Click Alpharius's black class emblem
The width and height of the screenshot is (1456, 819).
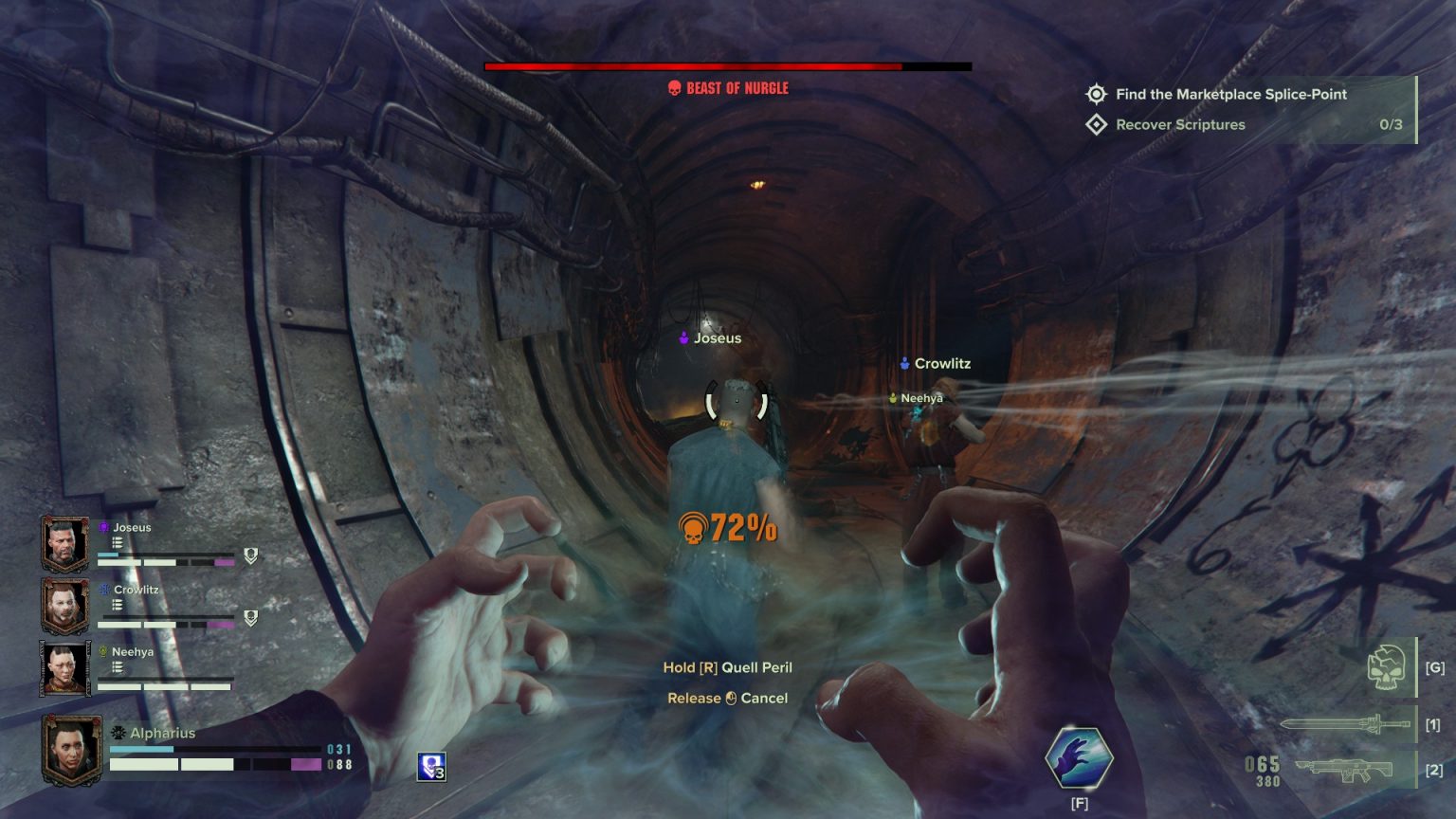point(118,733)
